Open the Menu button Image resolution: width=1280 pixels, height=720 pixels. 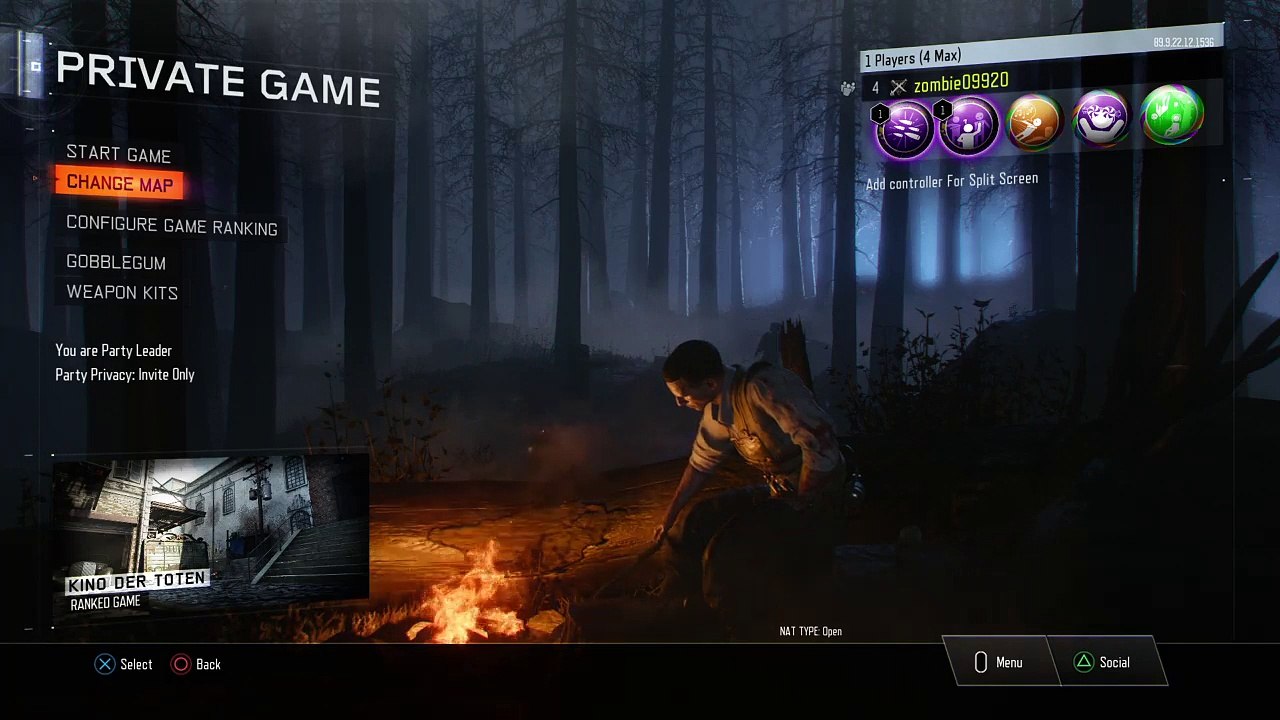998,662
